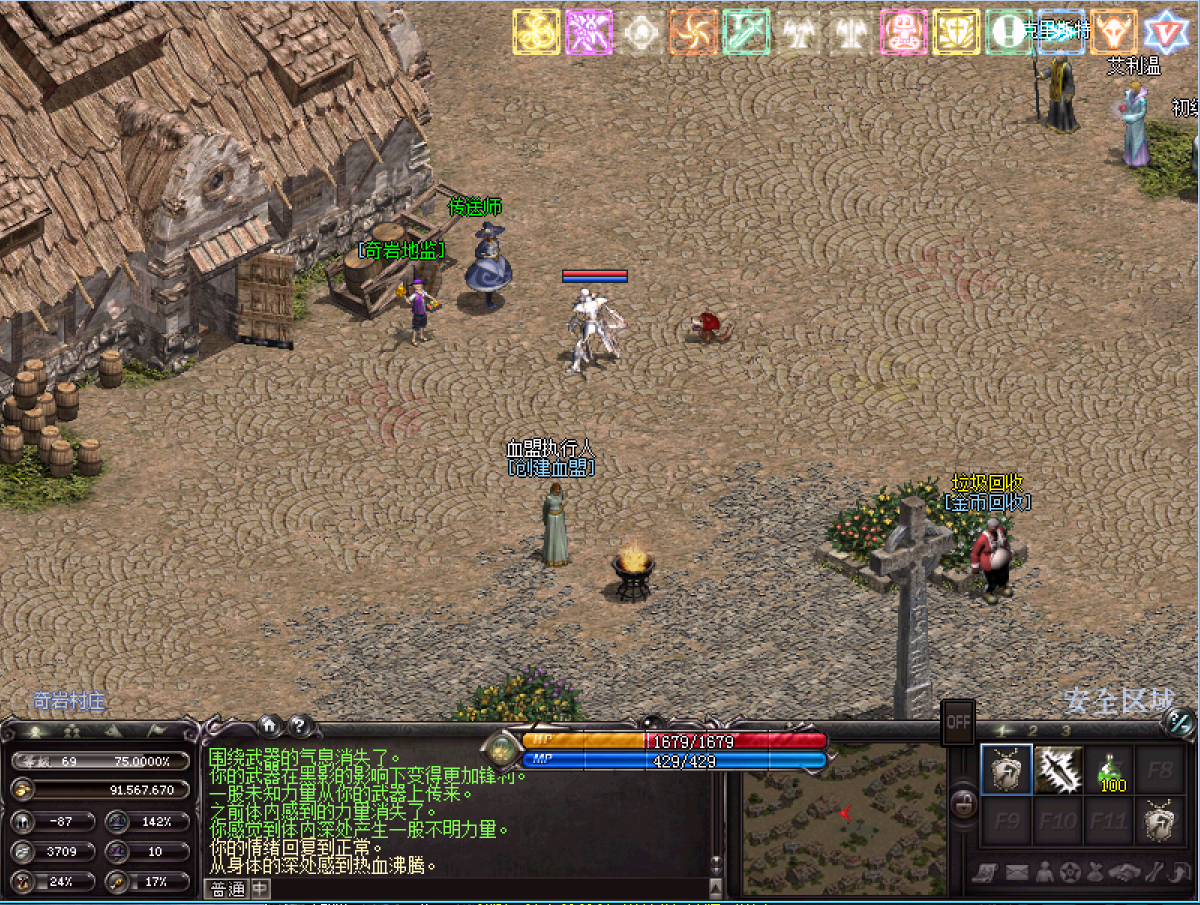Click the green crossed sword buff icon
The image size is (1200, 905).
tap(746, 32)
